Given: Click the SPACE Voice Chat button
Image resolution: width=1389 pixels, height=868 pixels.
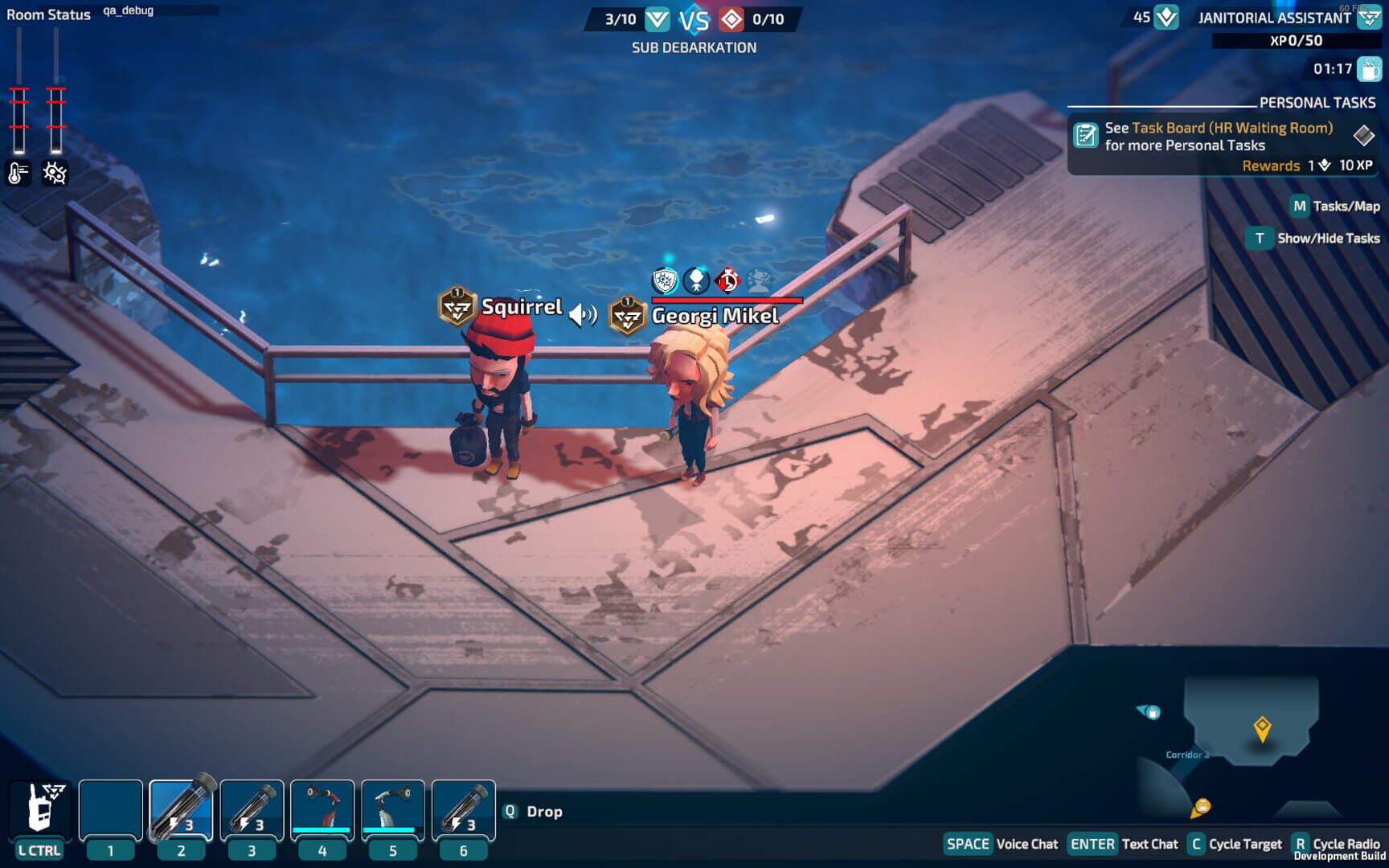Looking at the screenshot, I should click(967, 844).
